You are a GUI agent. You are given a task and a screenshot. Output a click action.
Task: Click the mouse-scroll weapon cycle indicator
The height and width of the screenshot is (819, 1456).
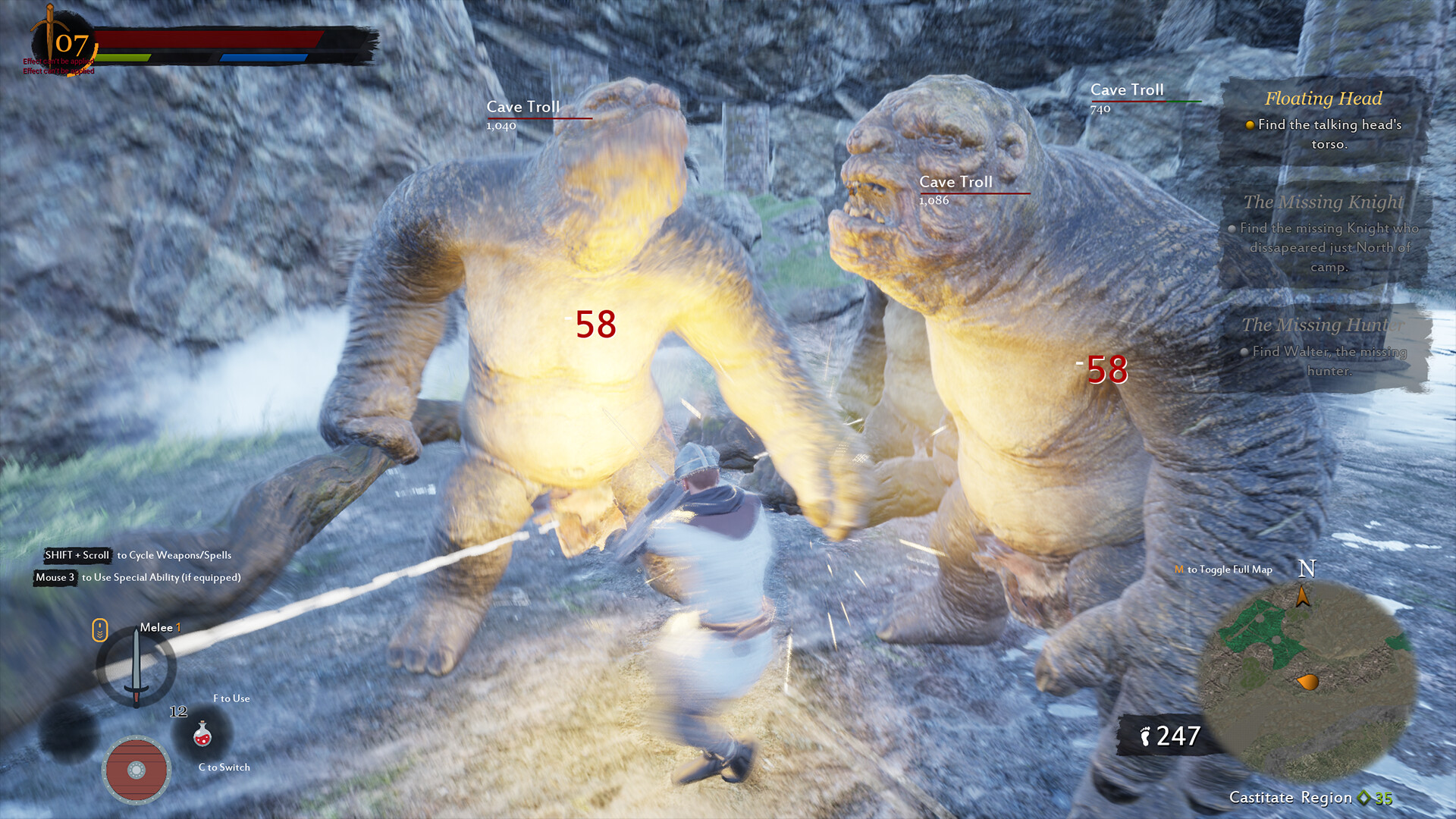[99, 630]
